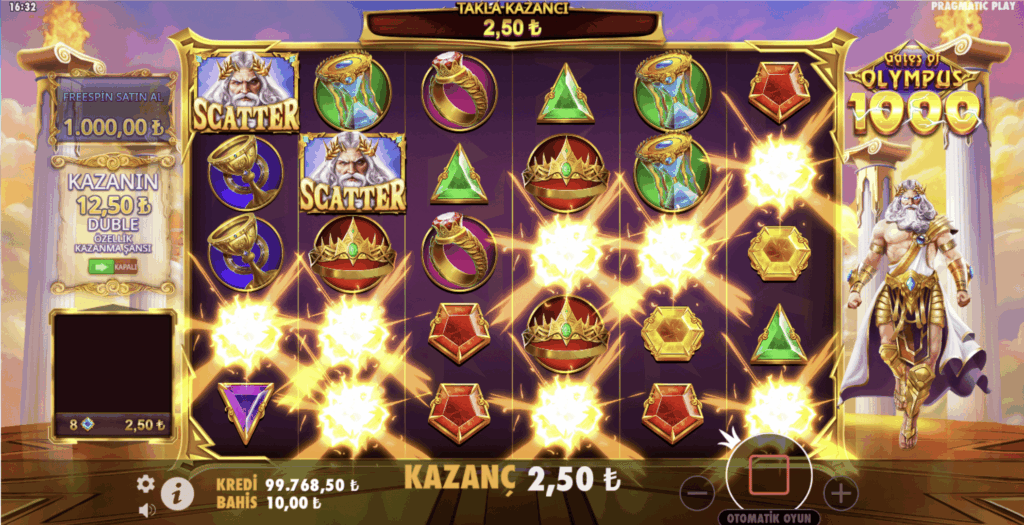Open the gear settings menu
Viewport: 1024px width, 525px height.
146,484
